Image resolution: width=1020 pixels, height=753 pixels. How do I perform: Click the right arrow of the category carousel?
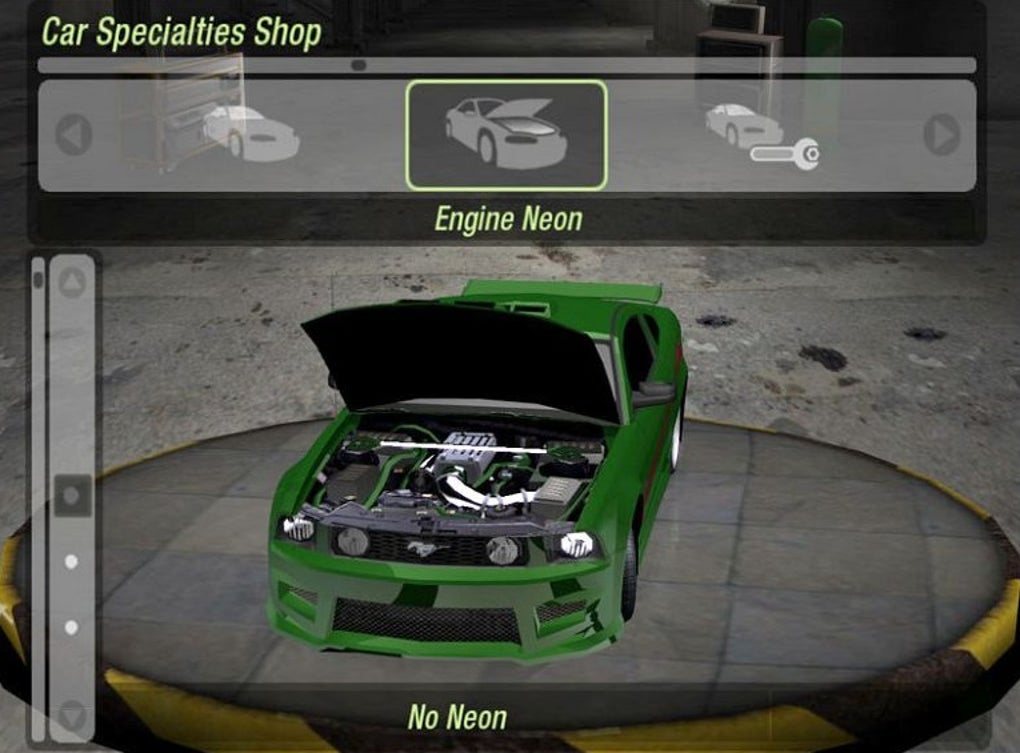941,135
